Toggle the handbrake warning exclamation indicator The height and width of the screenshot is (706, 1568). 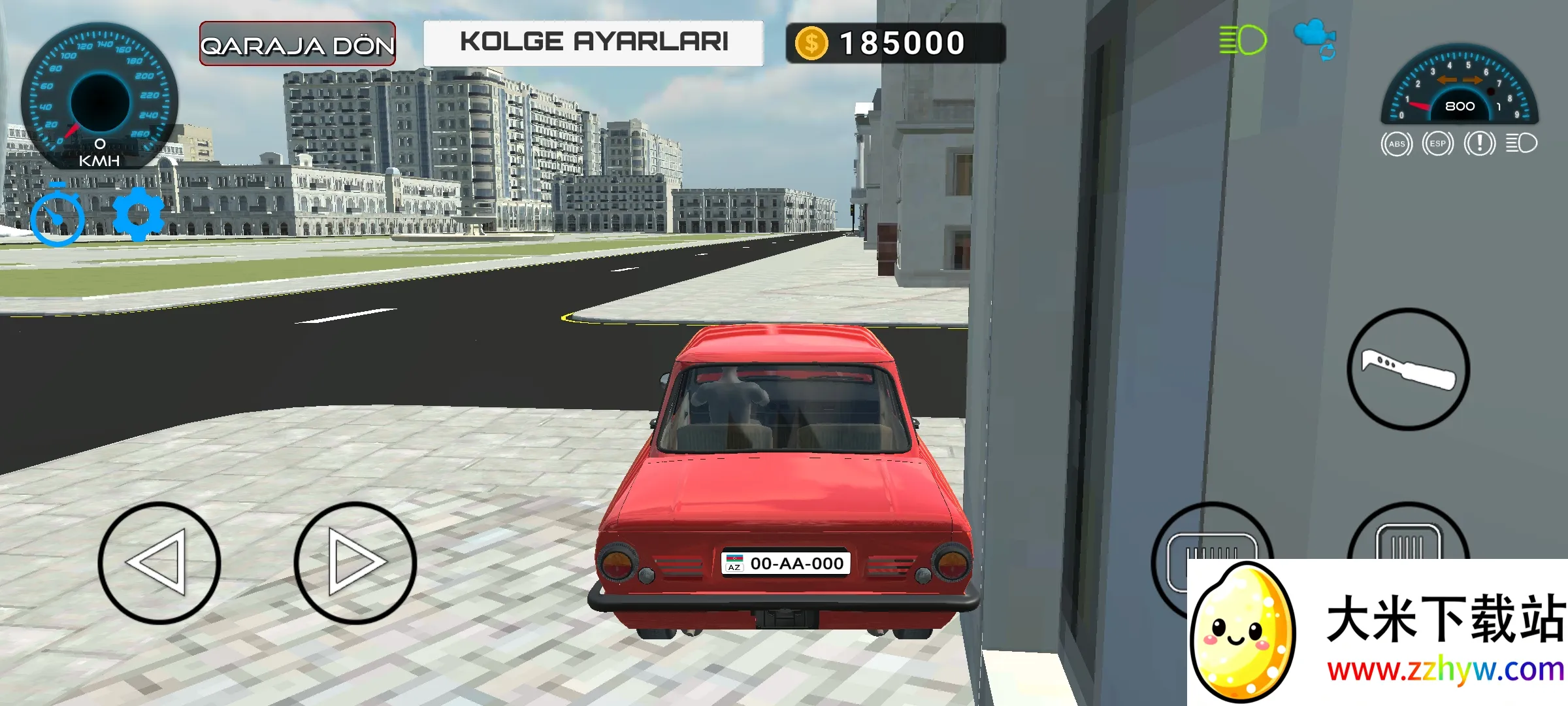(x=1479, y=144)
